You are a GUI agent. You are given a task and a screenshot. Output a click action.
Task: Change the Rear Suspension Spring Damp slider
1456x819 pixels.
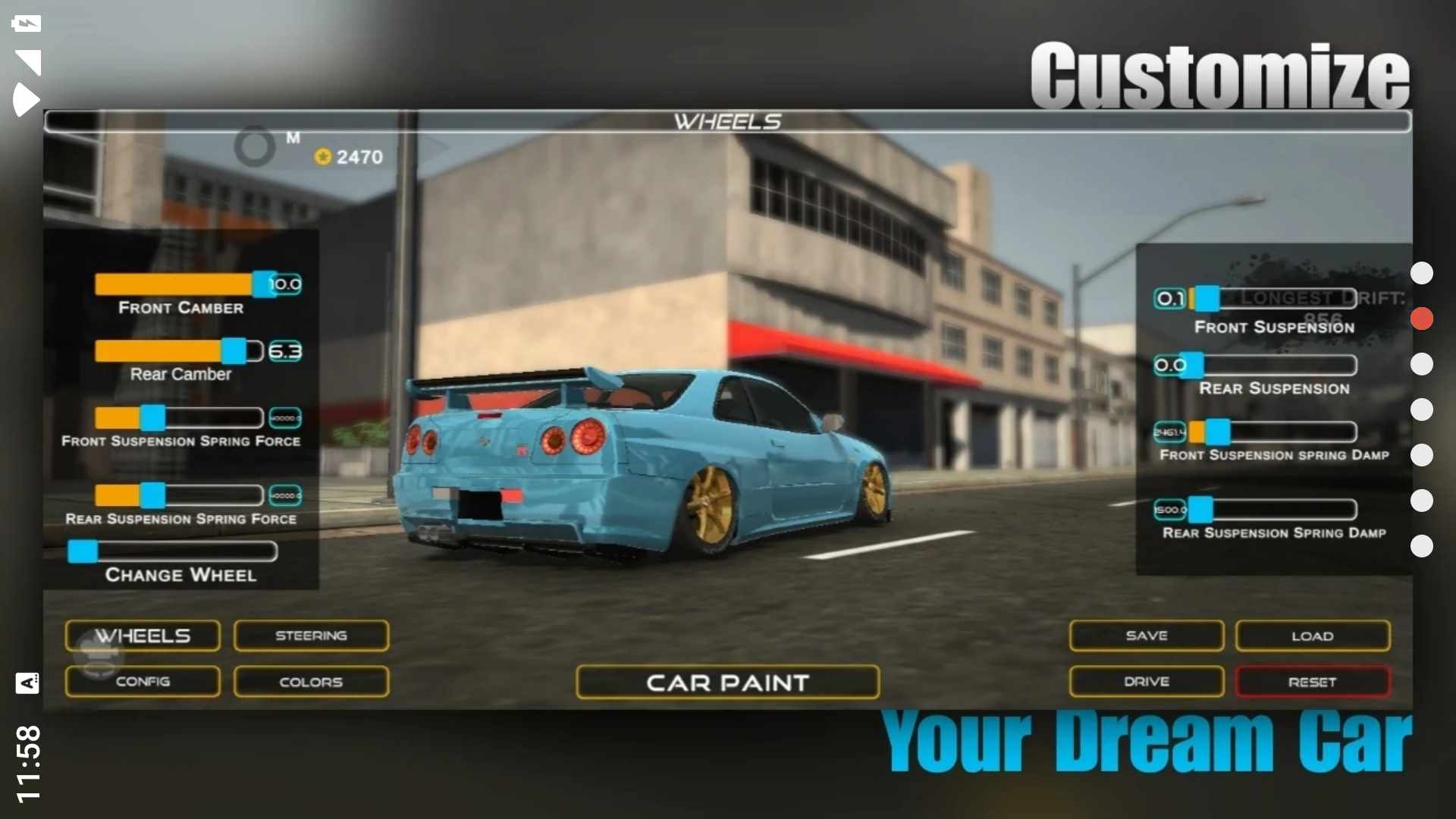coord(1200,509)
